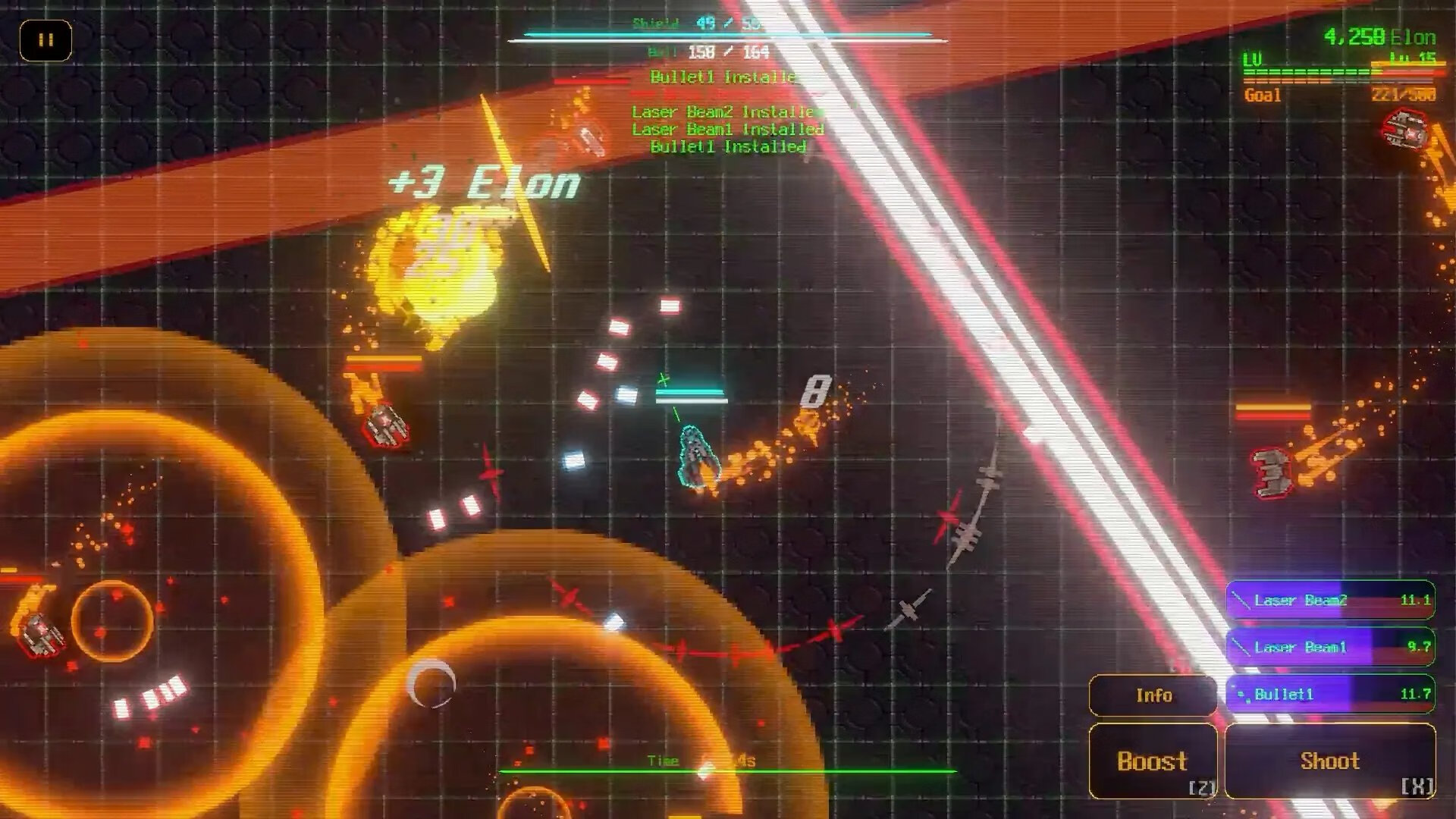
Task: Select the Laser Beam1 weapon slot
Action: tap(1330, 647)
